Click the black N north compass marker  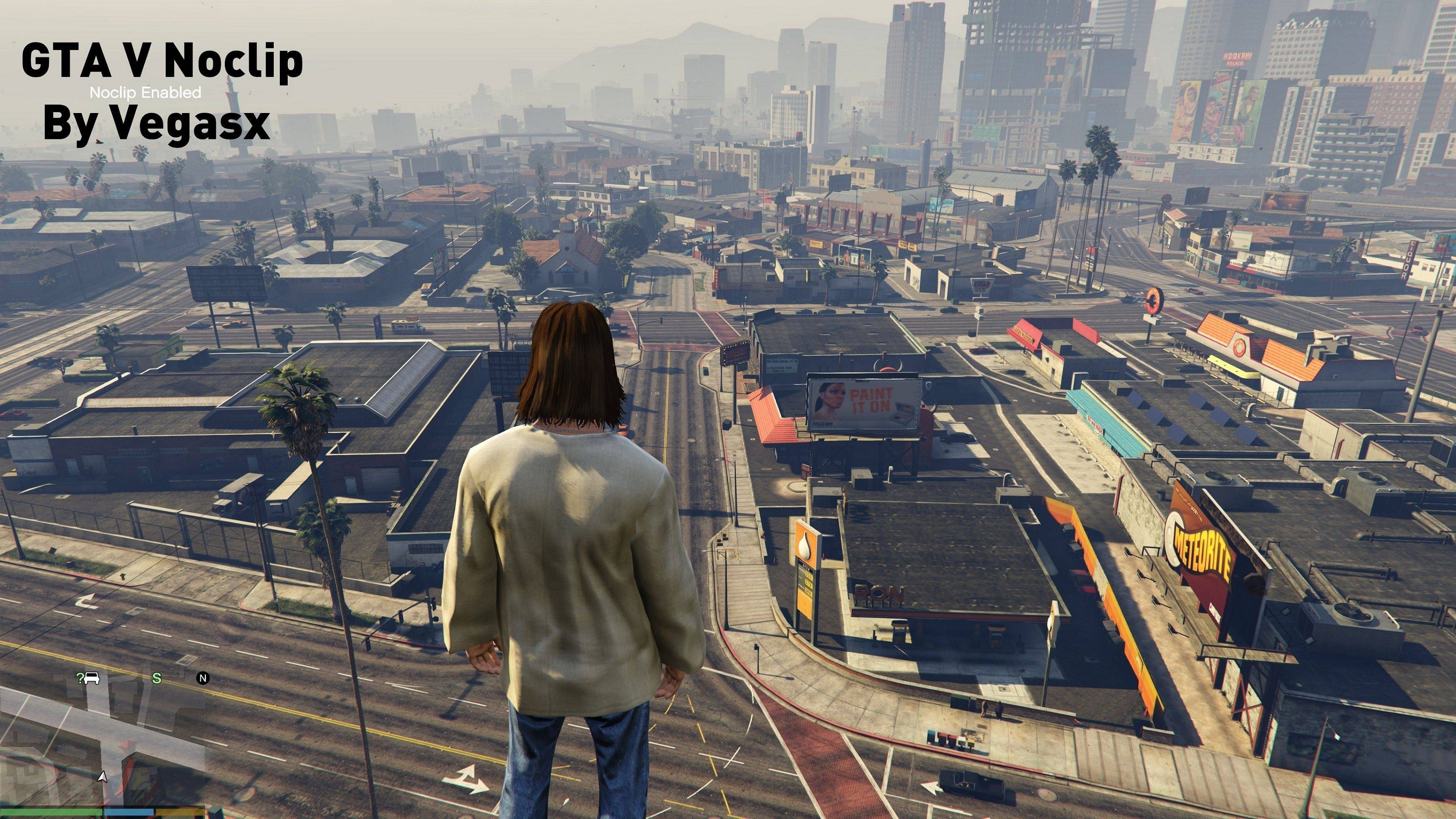tap(202, 678)
